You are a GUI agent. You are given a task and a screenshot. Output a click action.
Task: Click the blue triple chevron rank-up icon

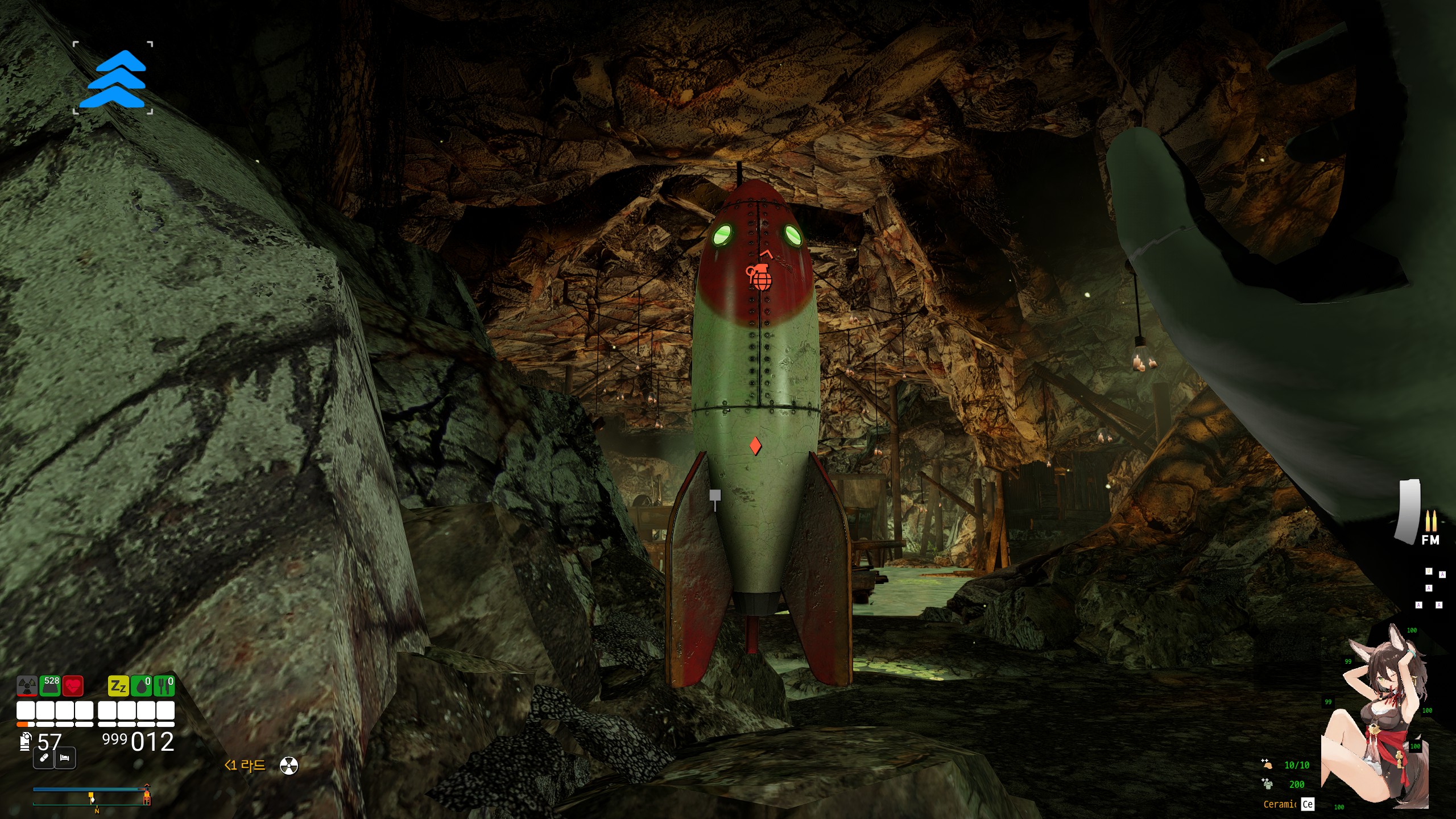click(113, 78)
